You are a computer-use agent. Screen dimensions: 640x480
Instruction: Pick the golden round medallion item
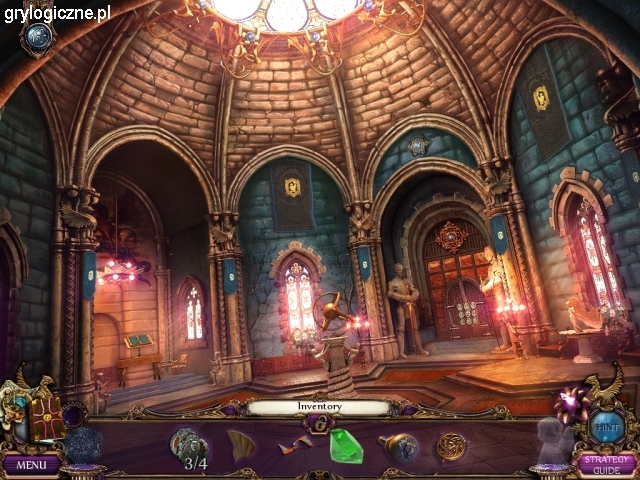(451, 446)
